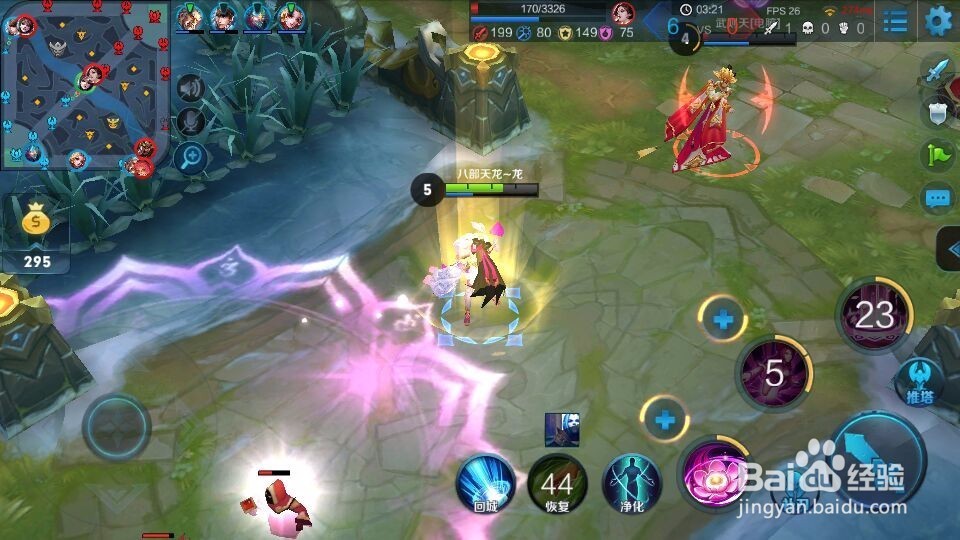960x540 pixels.
Task: Use the 恢复 restore ability
Action: click(x=556, y=483)
